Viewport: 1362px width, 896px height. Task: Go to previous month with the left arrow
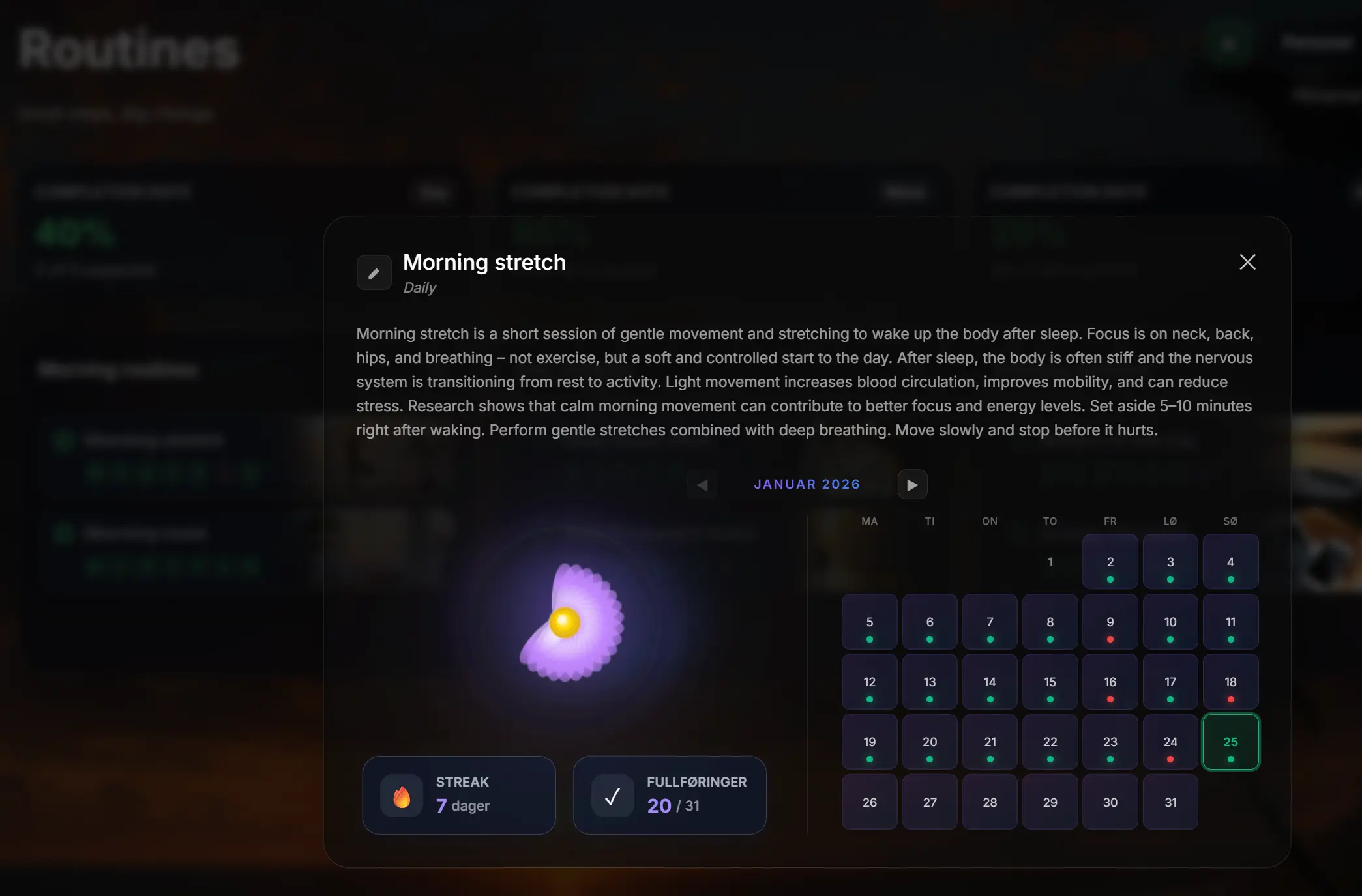(x=702, y=485)
